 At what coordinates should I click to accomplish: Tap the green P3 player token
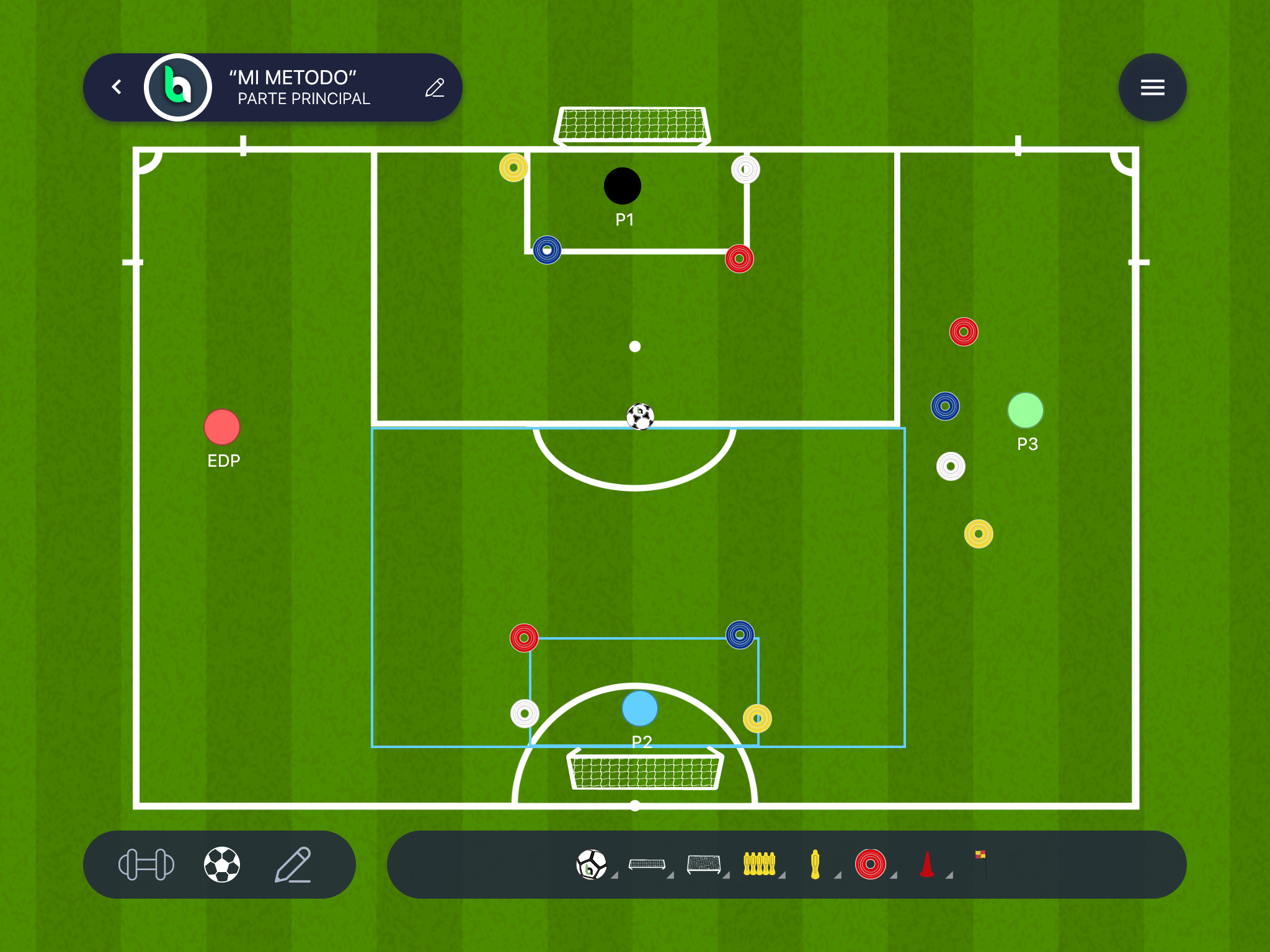(x=1026, y=410)
